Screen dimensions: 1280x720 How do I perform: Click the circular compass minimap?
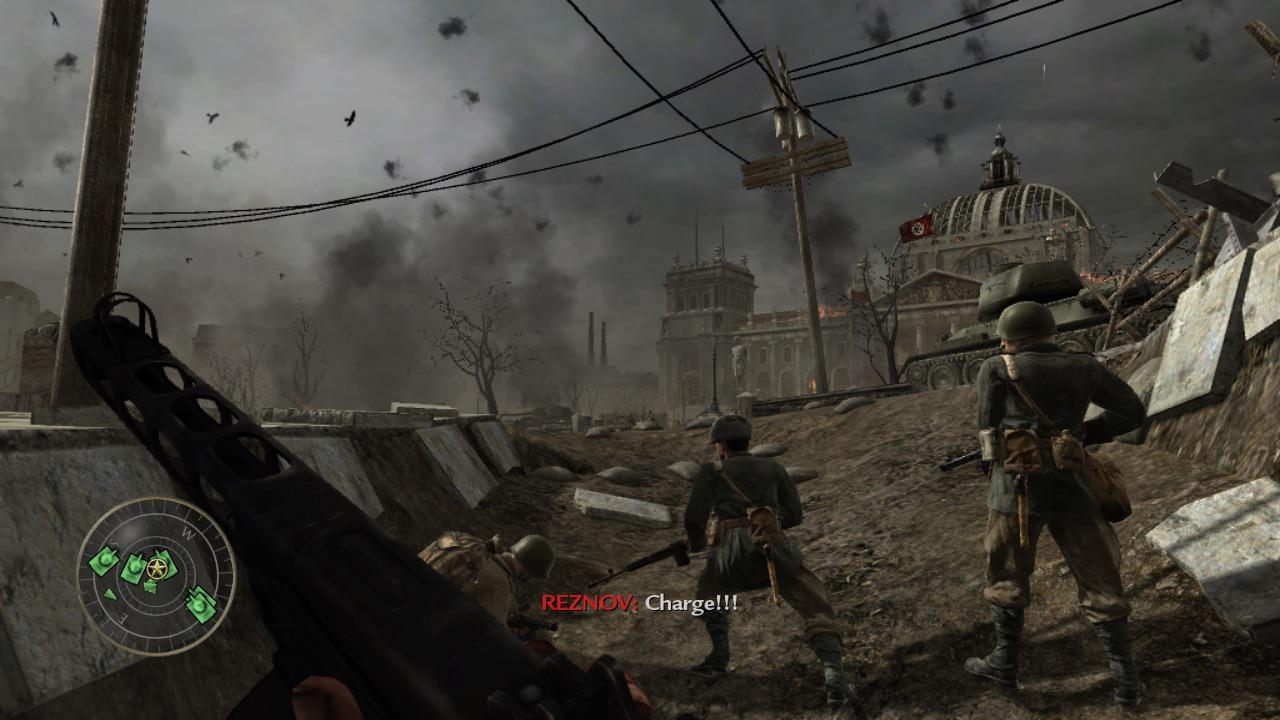(156, 576)
